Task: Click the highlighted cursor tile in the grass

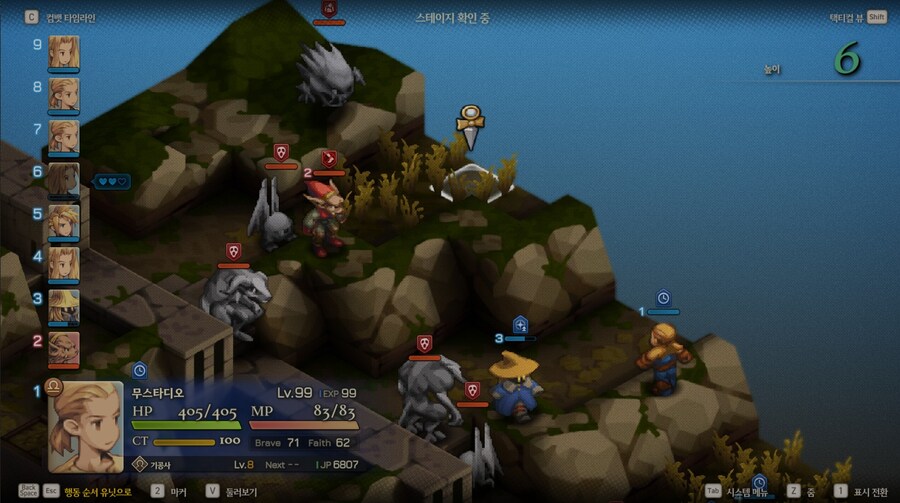Action: click(471, 183)
